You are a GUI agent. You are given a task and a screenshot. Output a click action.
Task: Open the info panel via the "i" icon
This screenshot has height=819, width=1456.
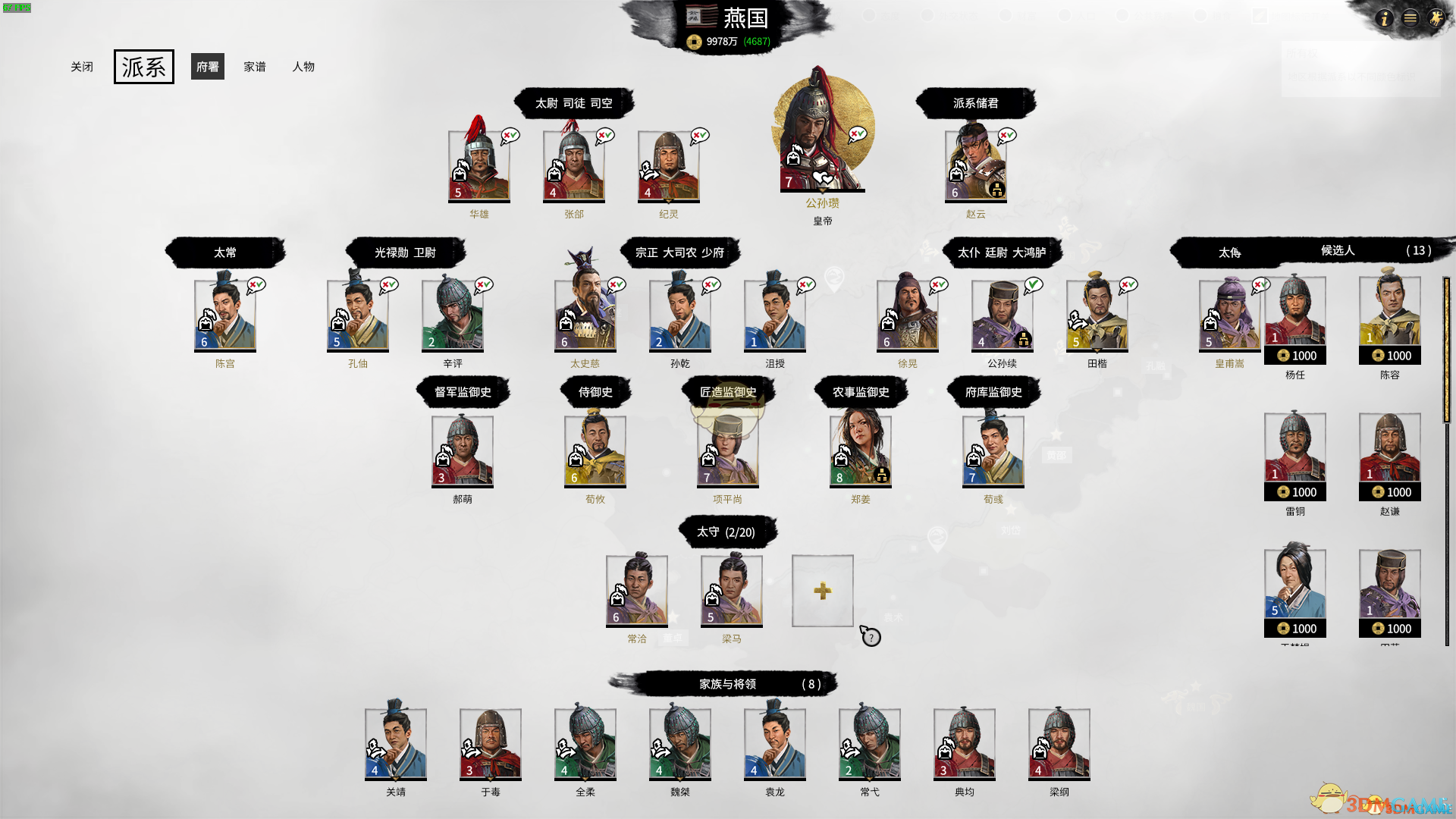click(x=1385, y=19)
